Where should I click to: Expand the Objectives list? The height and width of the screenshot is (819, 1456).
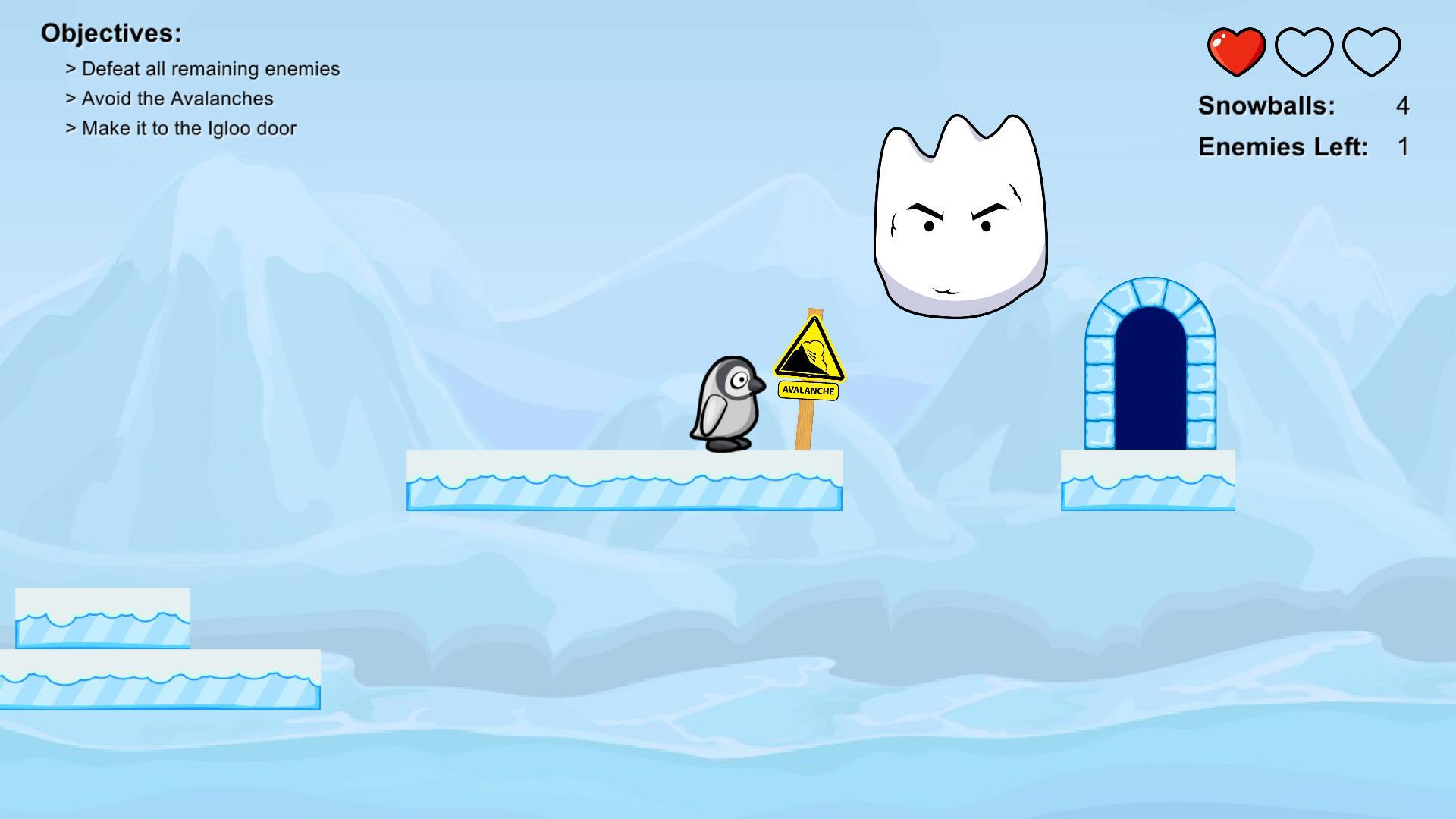click(111, 33)
